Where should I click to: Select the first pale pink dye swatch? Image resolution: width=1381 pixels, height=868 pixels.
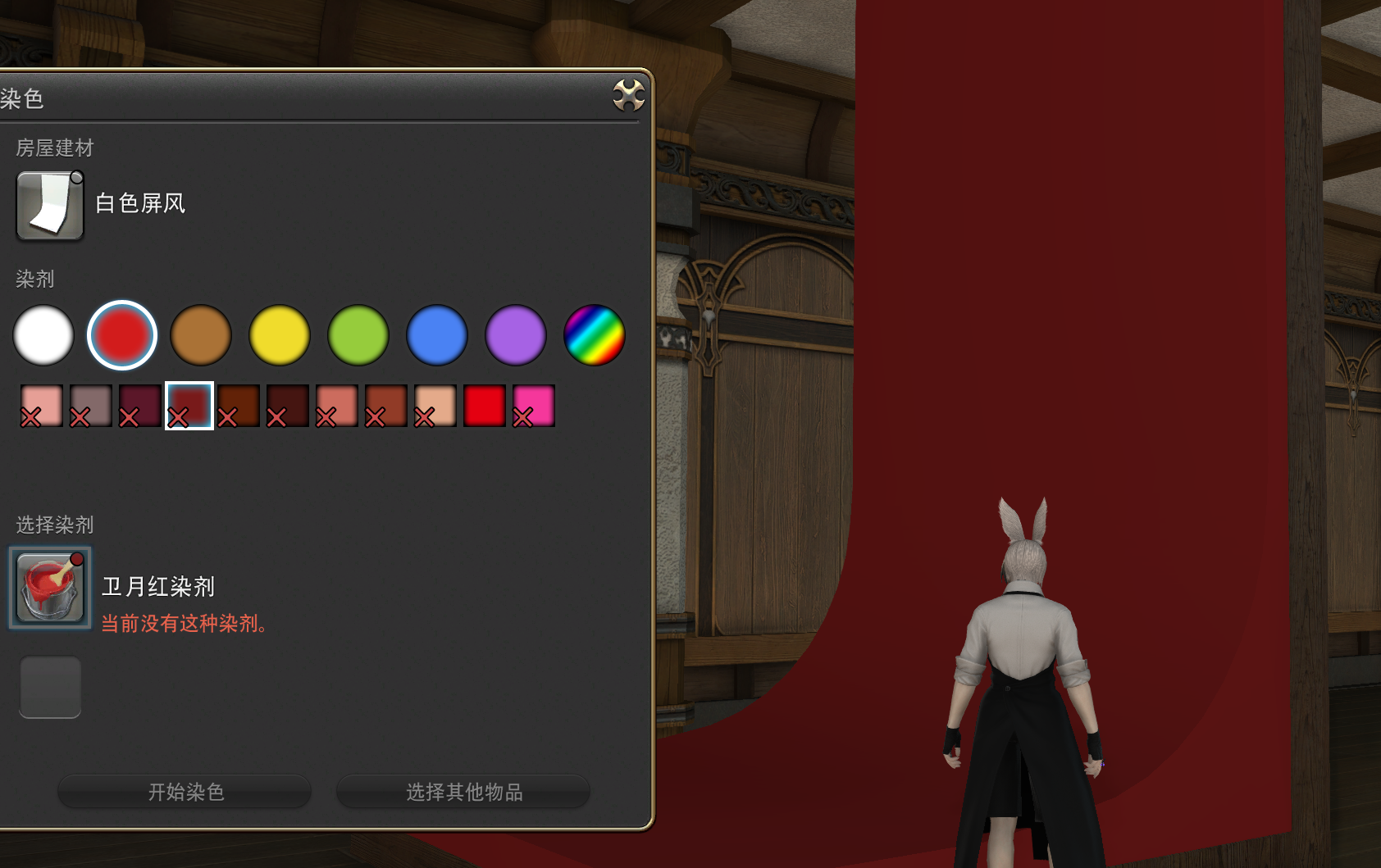point(41,403)
